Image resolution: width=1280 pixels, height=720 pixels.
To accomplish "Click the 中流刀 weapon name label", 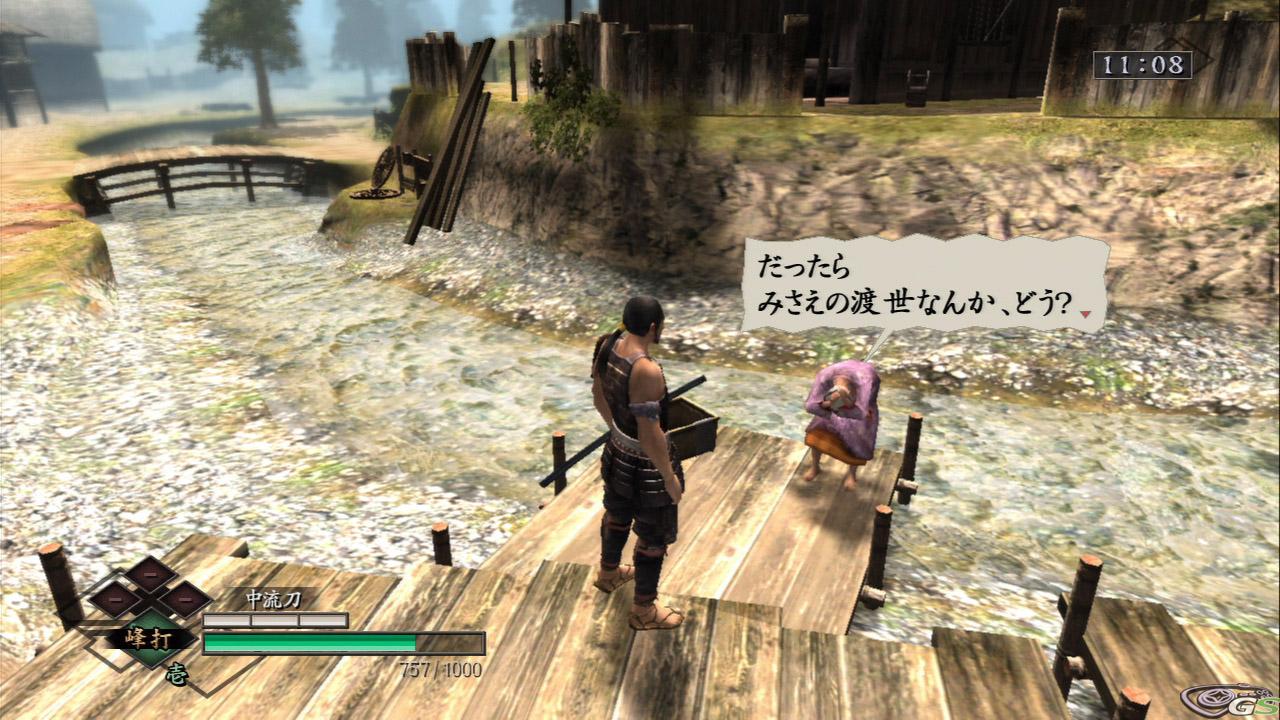I will (x=273, y=599).
